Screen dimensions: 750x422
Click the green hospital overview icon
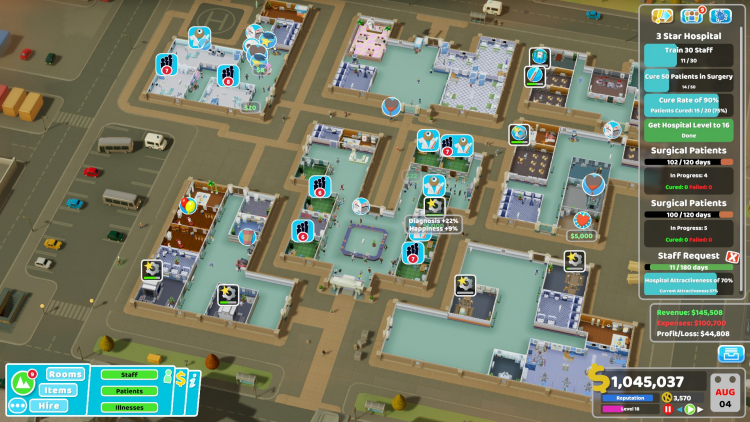click(x=21, y=380)
